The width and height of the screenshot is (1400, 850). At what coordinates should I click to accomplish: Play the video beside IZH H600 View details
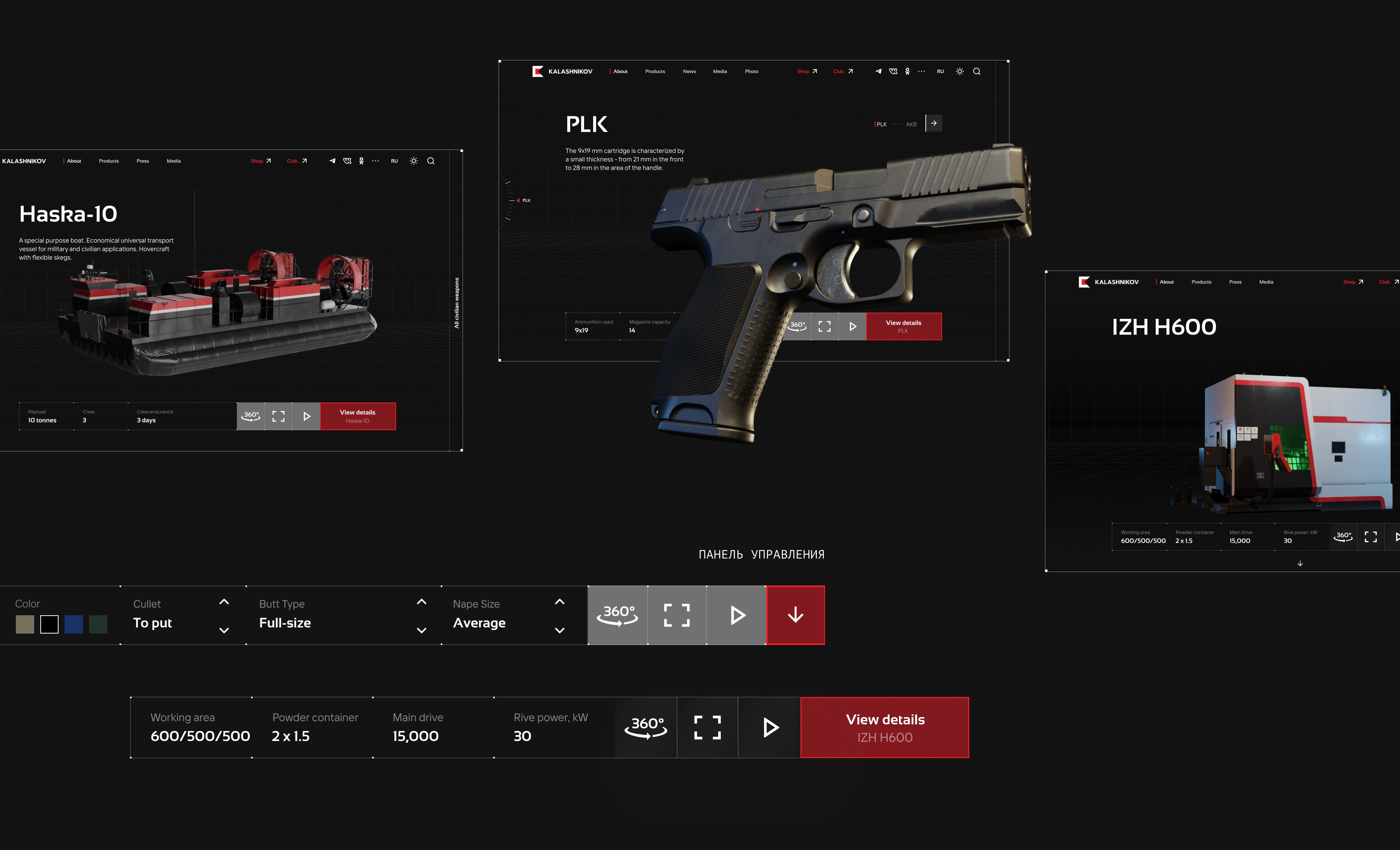point(770,727)
